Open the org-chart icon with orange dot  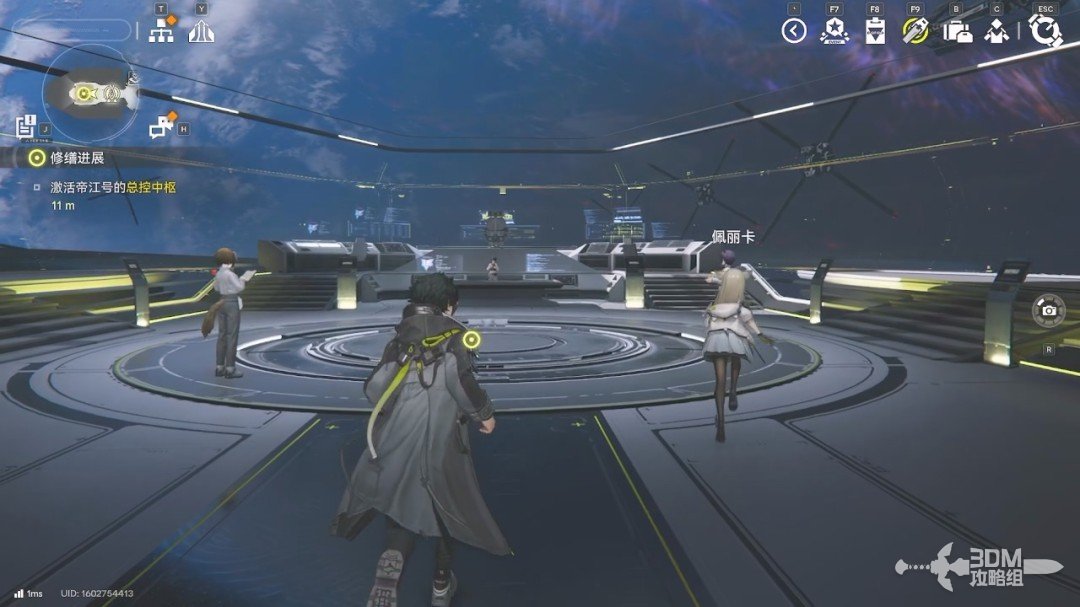(x=161, y=30)
